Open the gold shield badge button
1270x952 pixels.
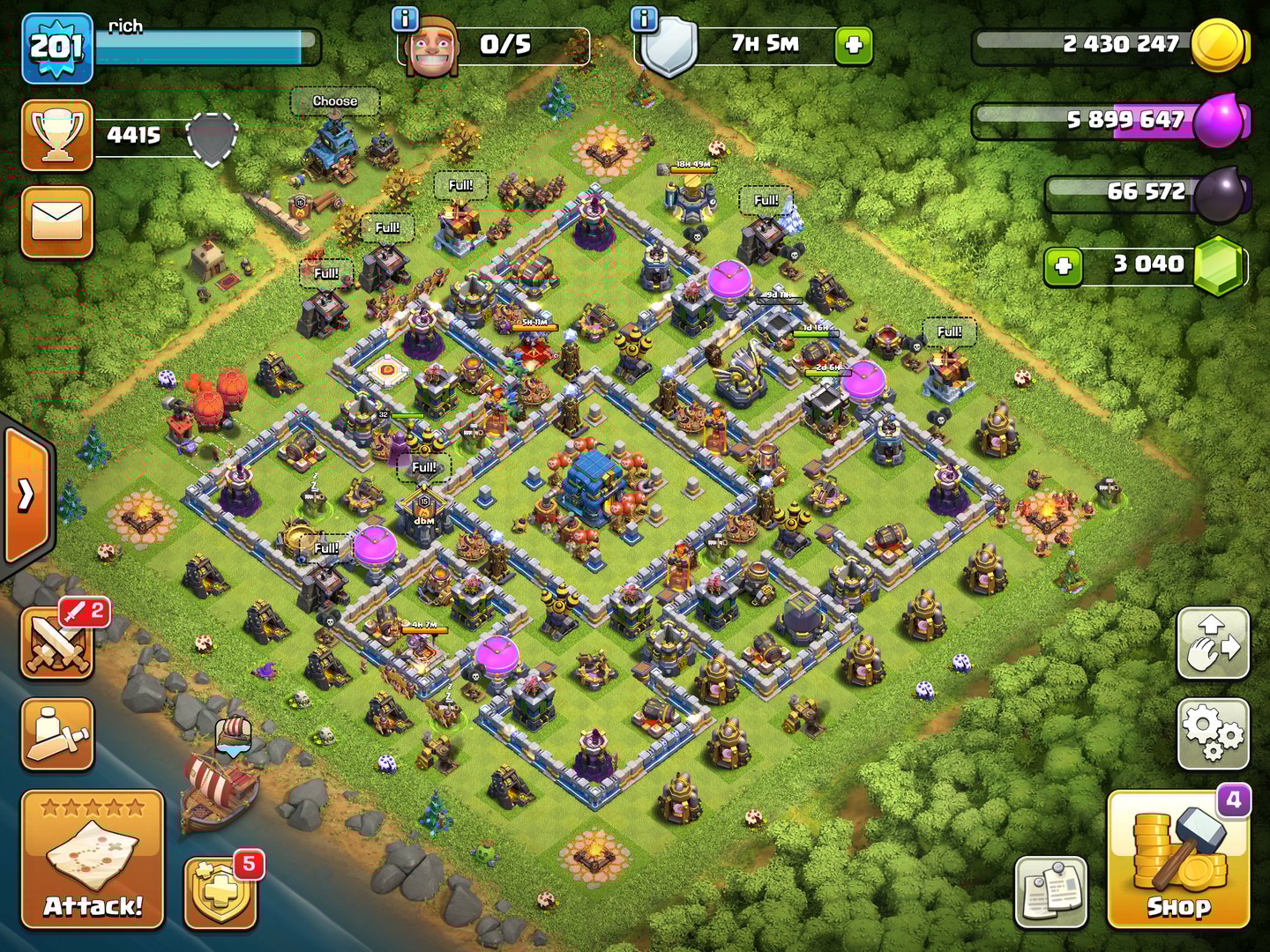click(220, 892)
